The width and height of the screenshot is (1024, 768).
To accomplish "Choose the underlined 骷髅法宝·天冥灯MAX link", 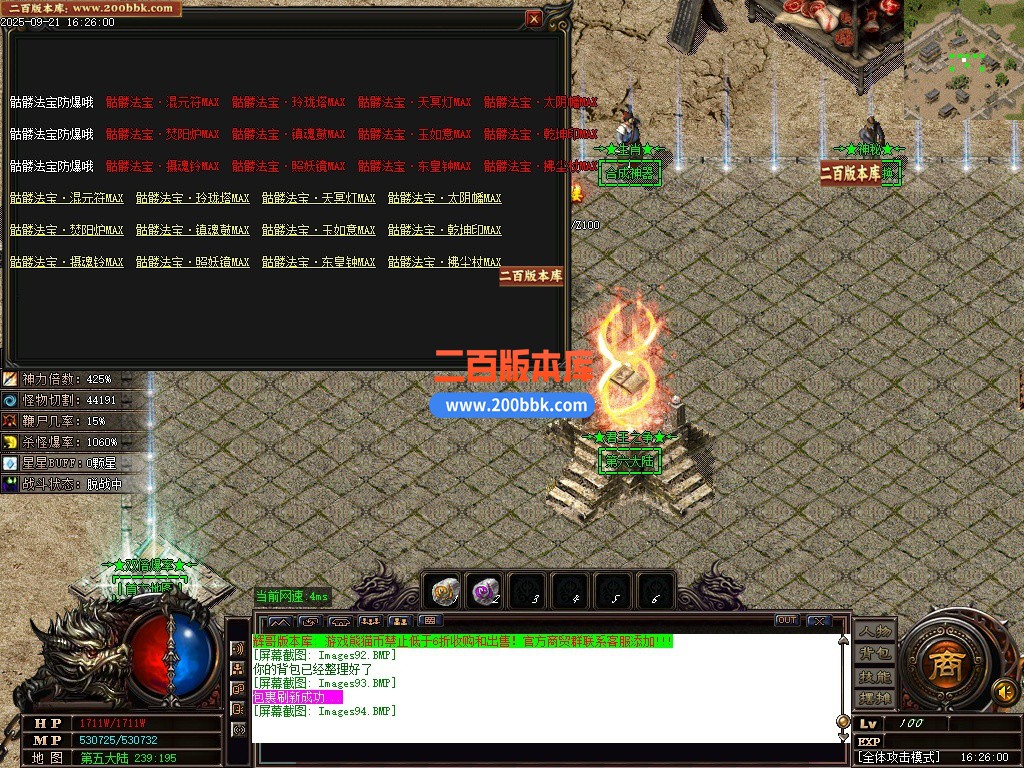I will tap(319, 198).
